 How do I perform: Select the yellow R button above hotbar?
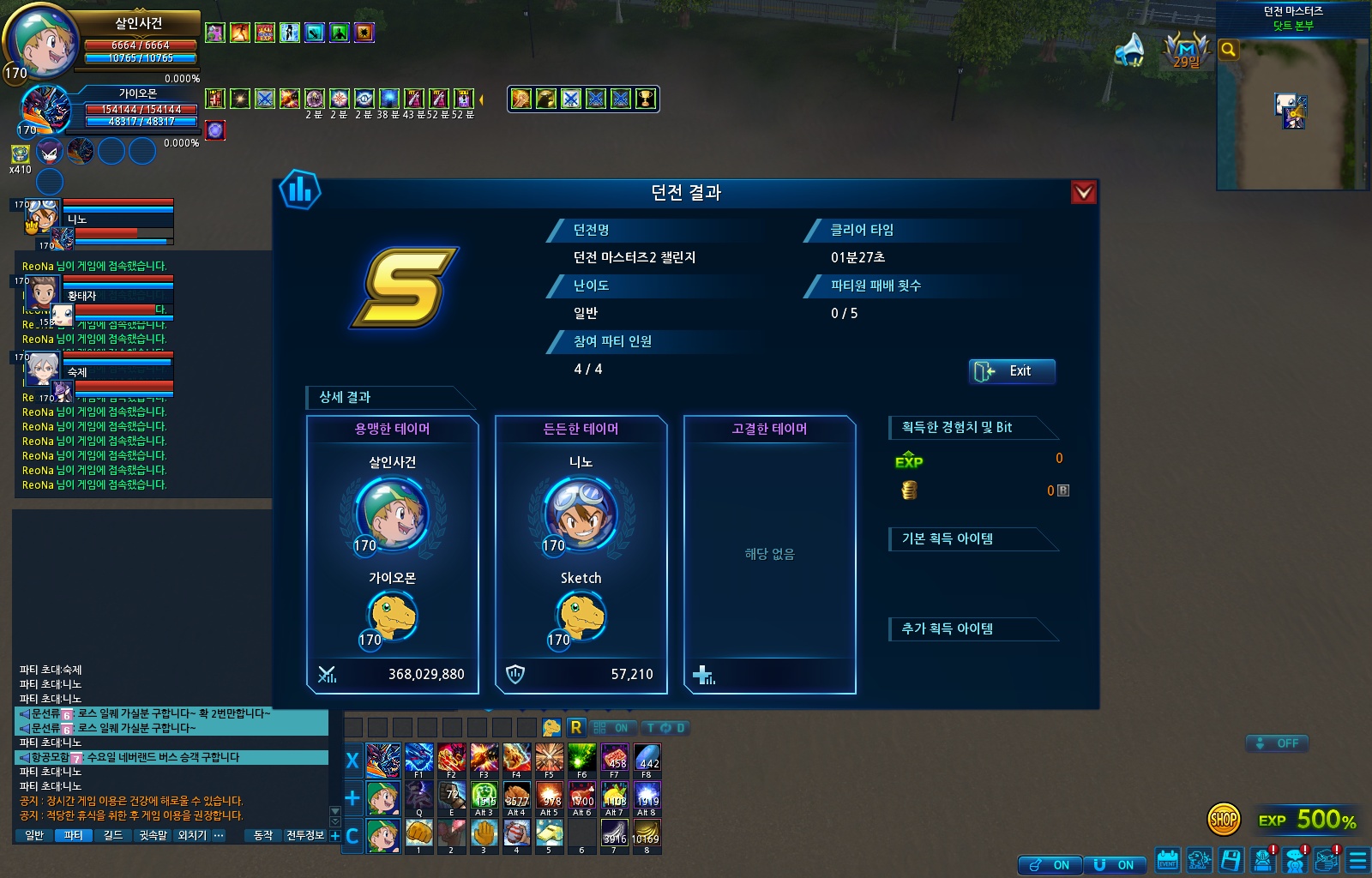pos(575,728)
